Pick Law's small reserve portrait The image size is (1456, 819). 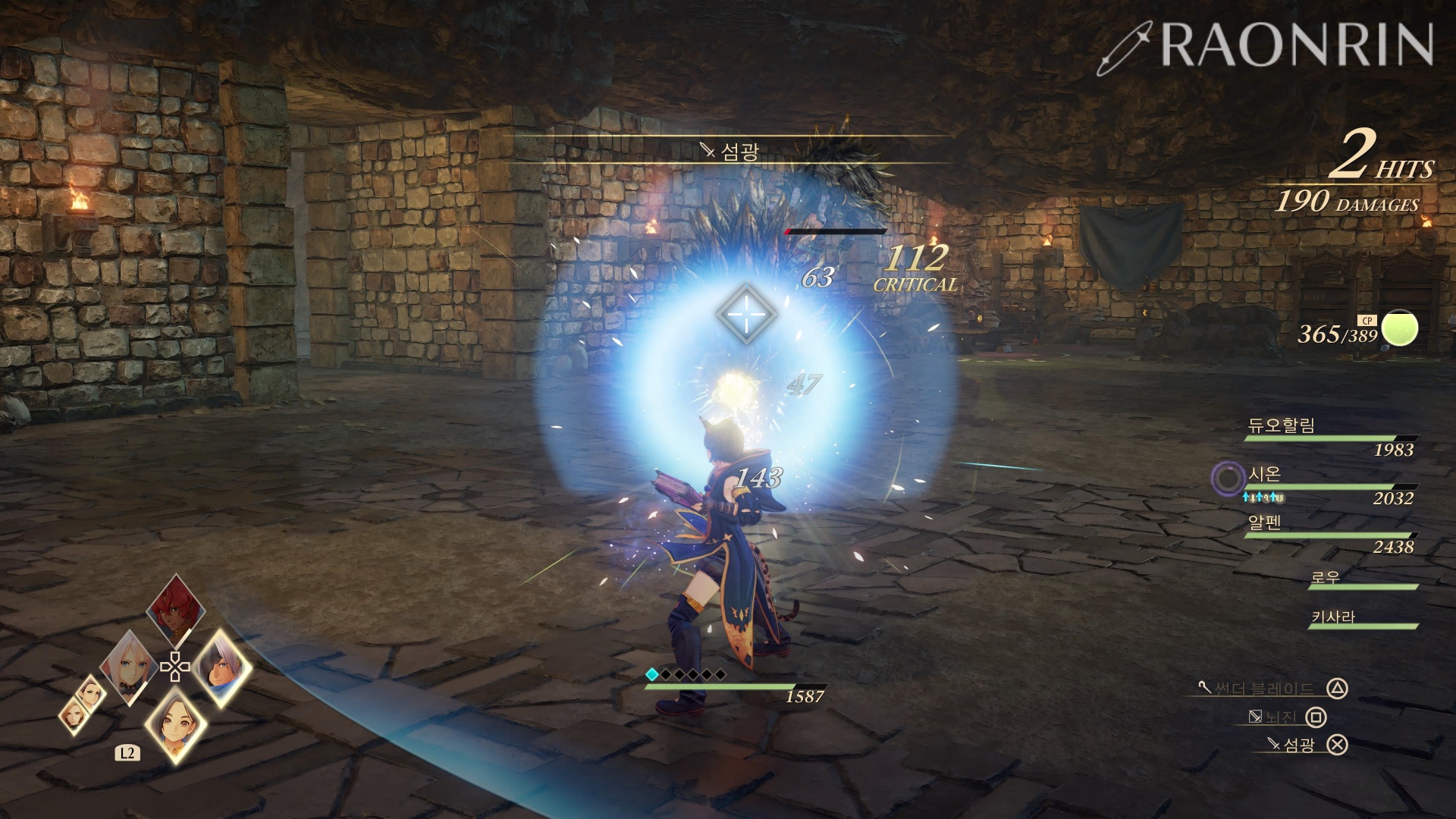point(93,692)
